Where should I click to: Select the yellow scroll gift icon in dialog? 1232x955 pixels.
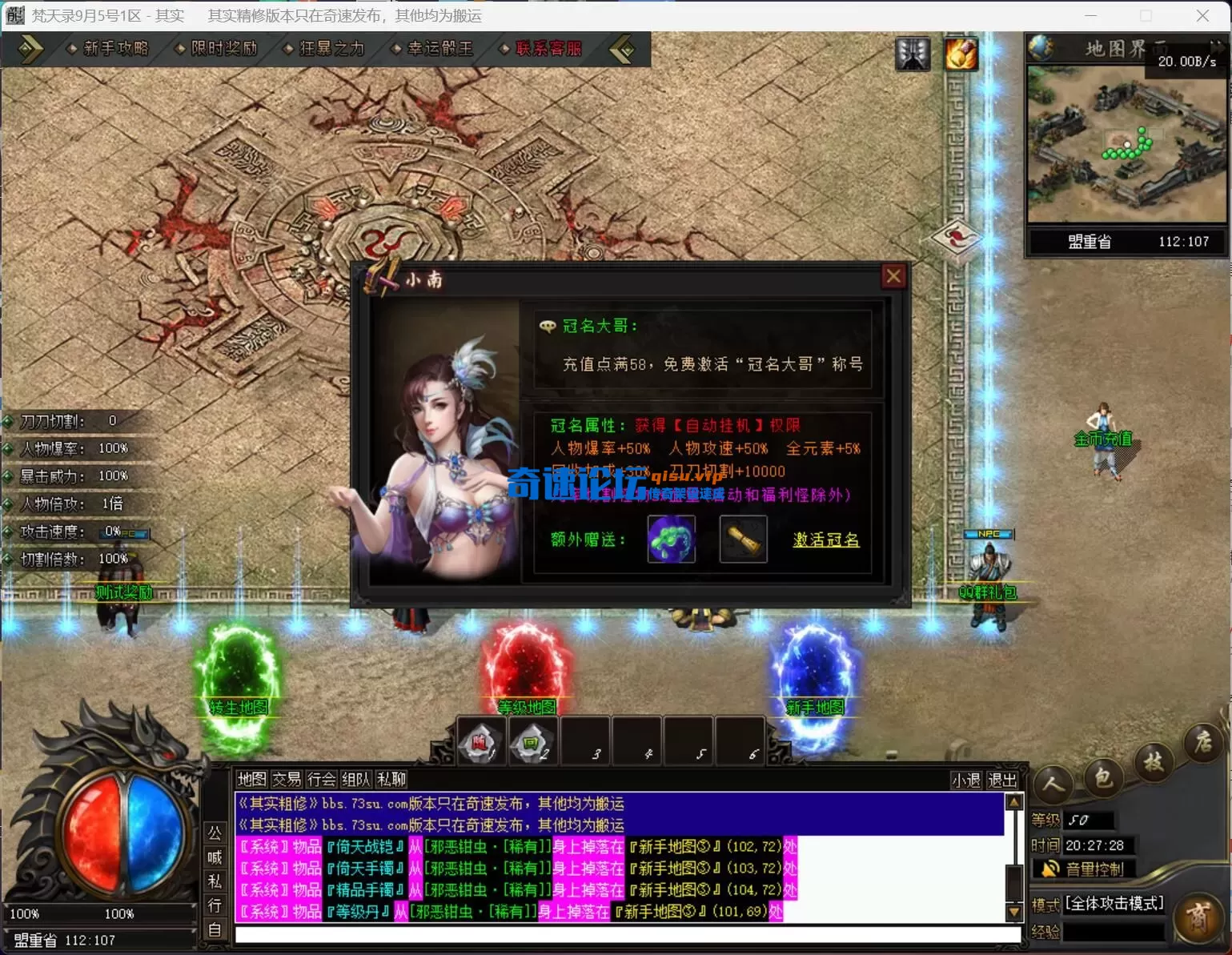[x=743, y=539]
